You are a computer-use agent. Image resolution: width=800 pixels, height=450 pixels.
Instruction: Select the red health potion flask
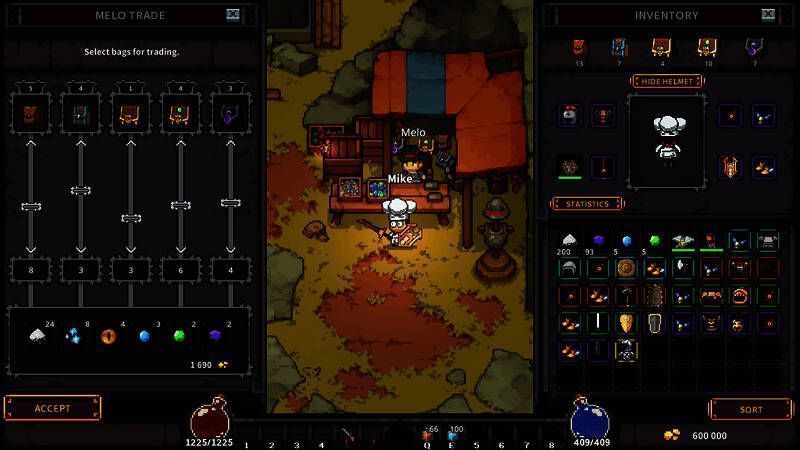coord(211,418)
